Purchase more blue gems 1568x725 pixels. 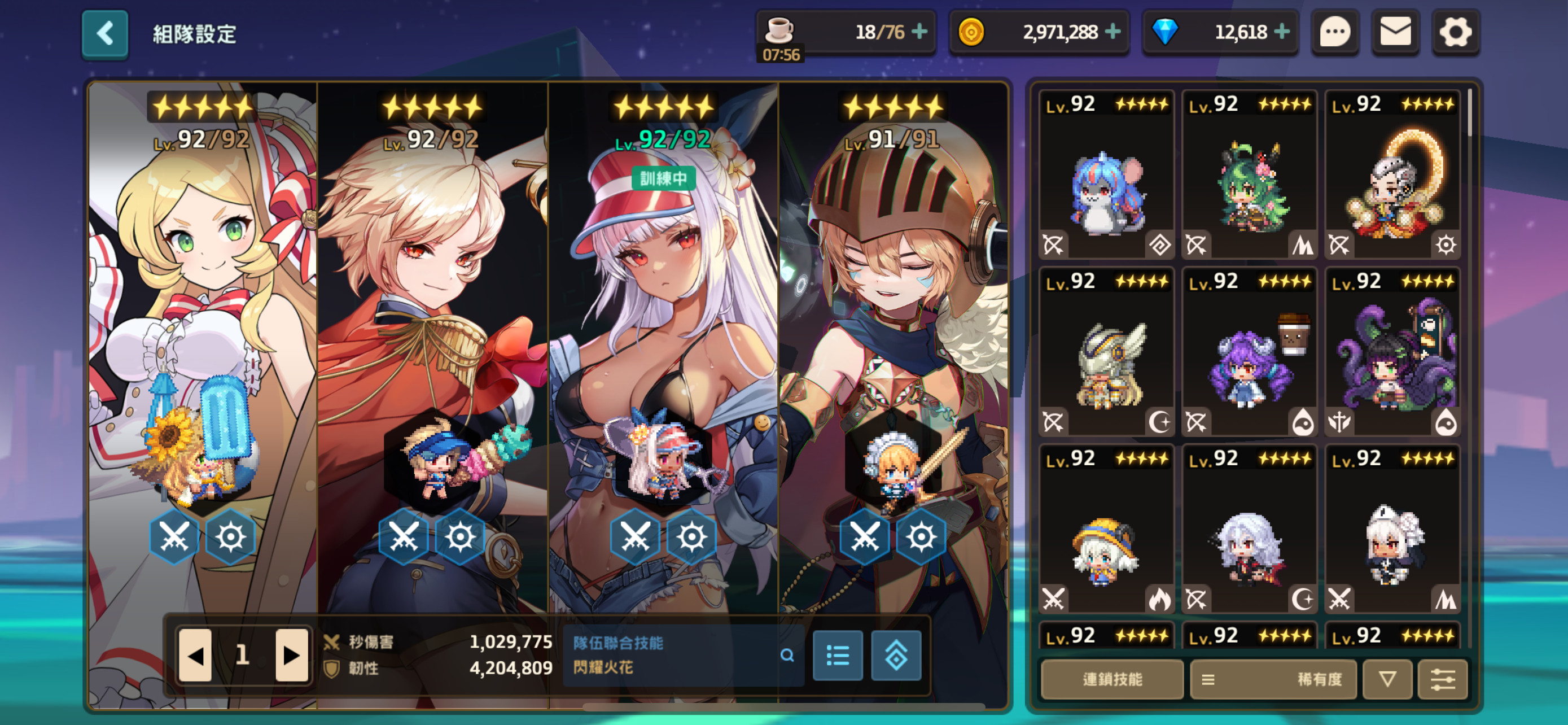coord(1282,32)
